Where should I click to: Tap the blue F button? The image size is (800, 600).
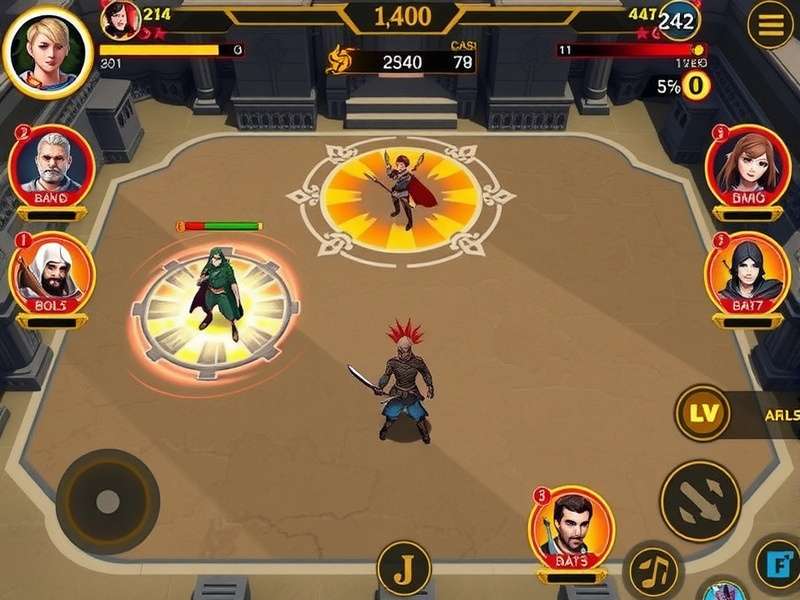(778, 565)
